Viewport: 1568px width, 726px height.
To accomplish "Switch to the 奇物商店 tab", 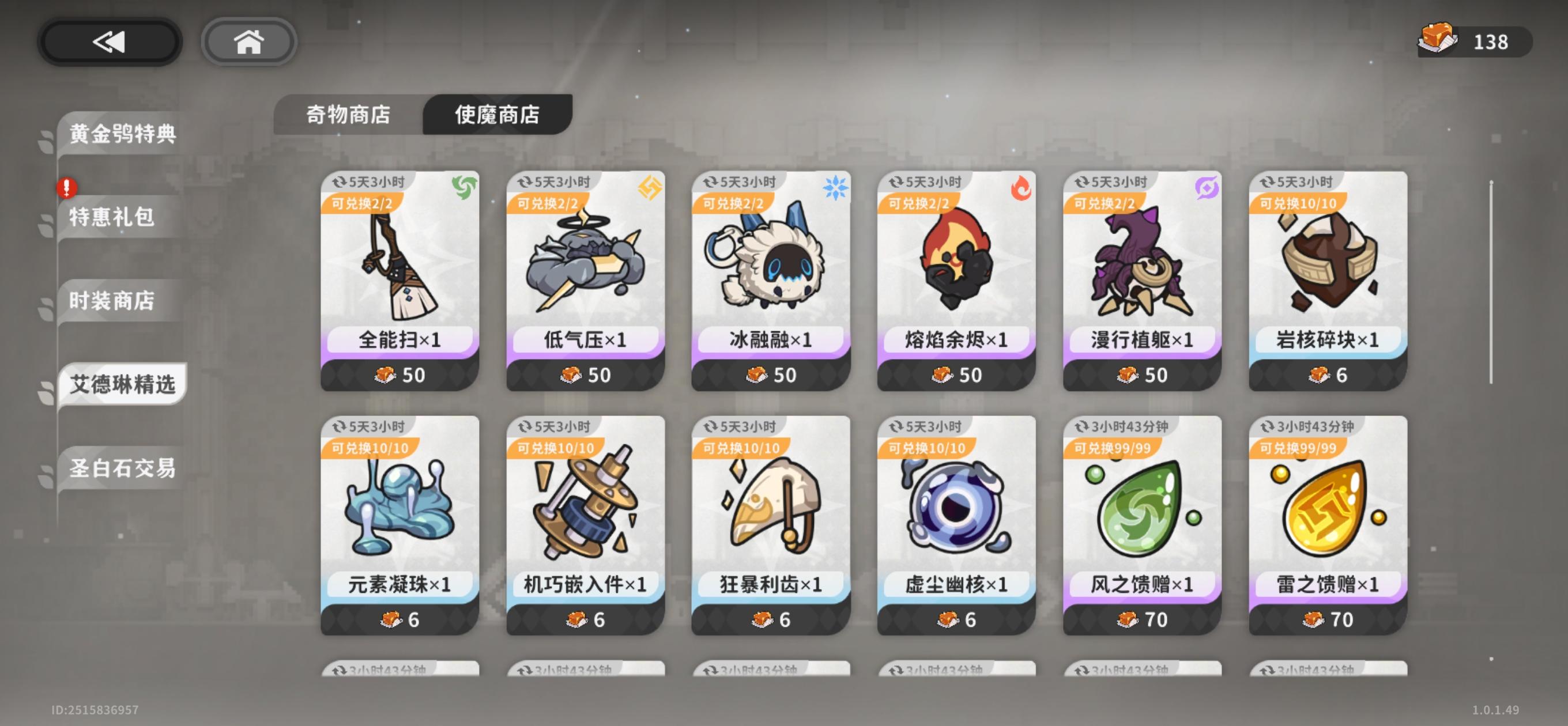I will pyautogui.click(x=349, y=114).
